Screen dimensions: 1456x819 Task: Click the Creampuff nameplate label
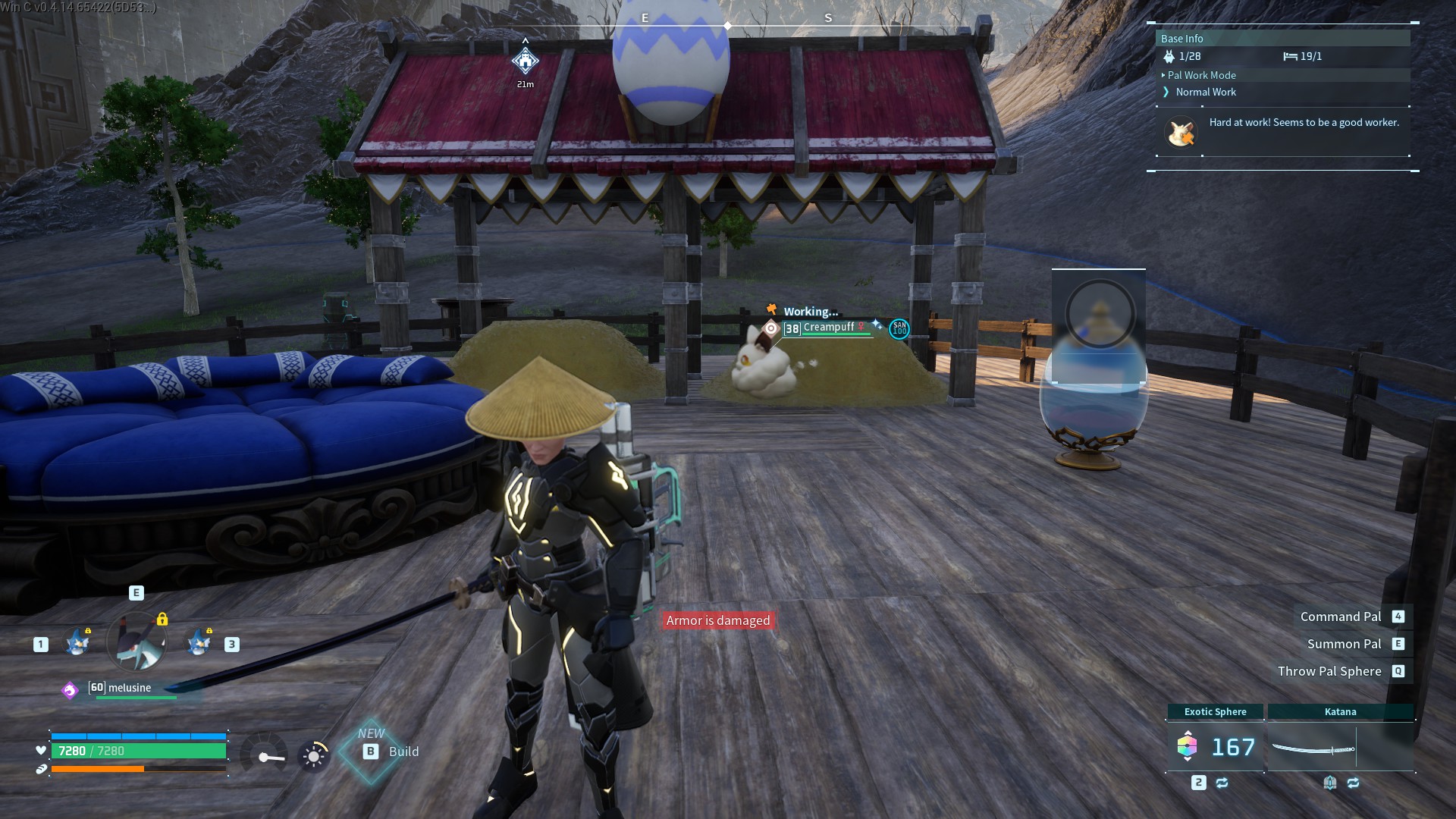(828, 328)
